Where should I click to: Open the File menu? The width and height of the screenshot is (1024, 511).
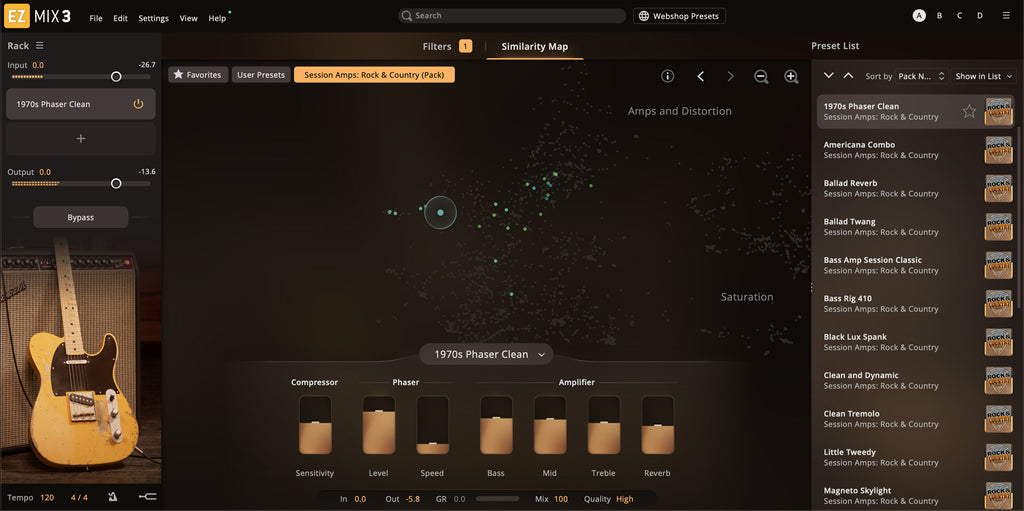pos(96,18)
